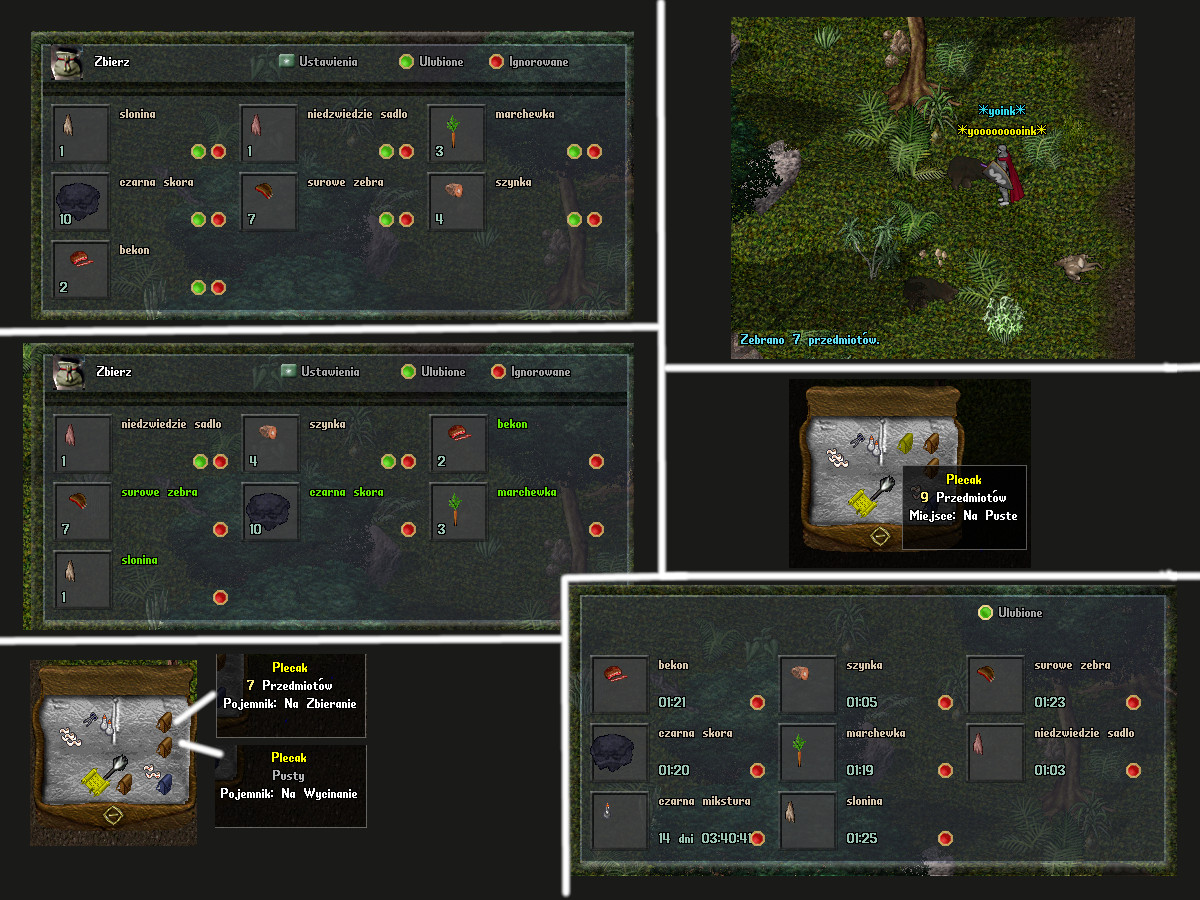The width and height of the screenshot is (1200, 900).
Task: Select the marchewka slot showing 01:19
Action: point(807,753)
